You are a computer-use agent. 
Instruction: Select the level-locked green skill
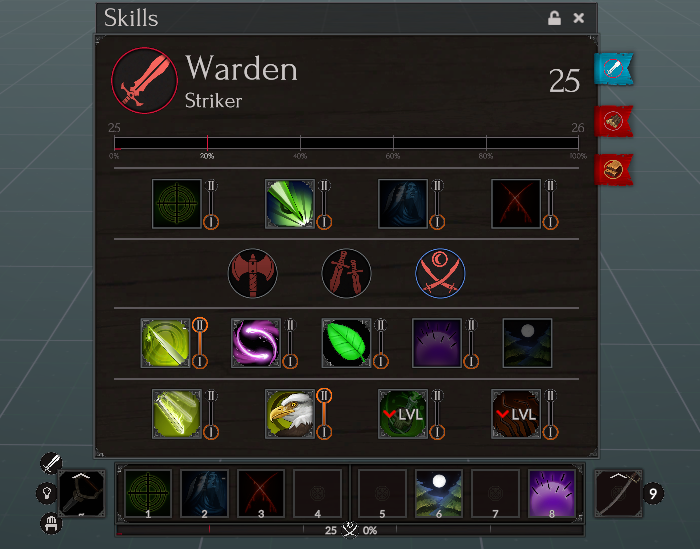[x=403, y=414]
